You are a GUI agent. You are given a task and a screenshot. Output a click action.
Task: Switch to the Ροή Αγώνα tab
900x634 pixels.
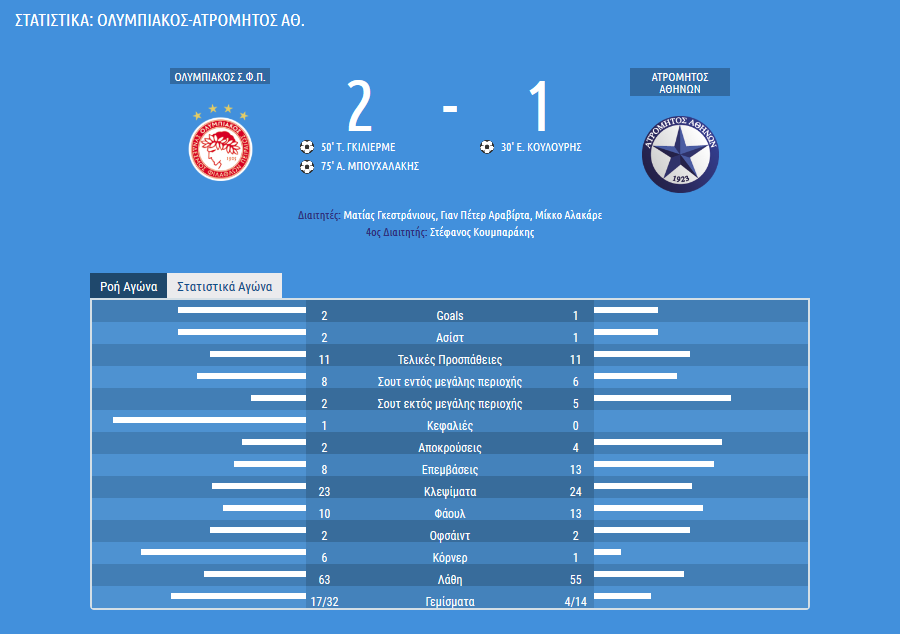click(x=129, y=286)
